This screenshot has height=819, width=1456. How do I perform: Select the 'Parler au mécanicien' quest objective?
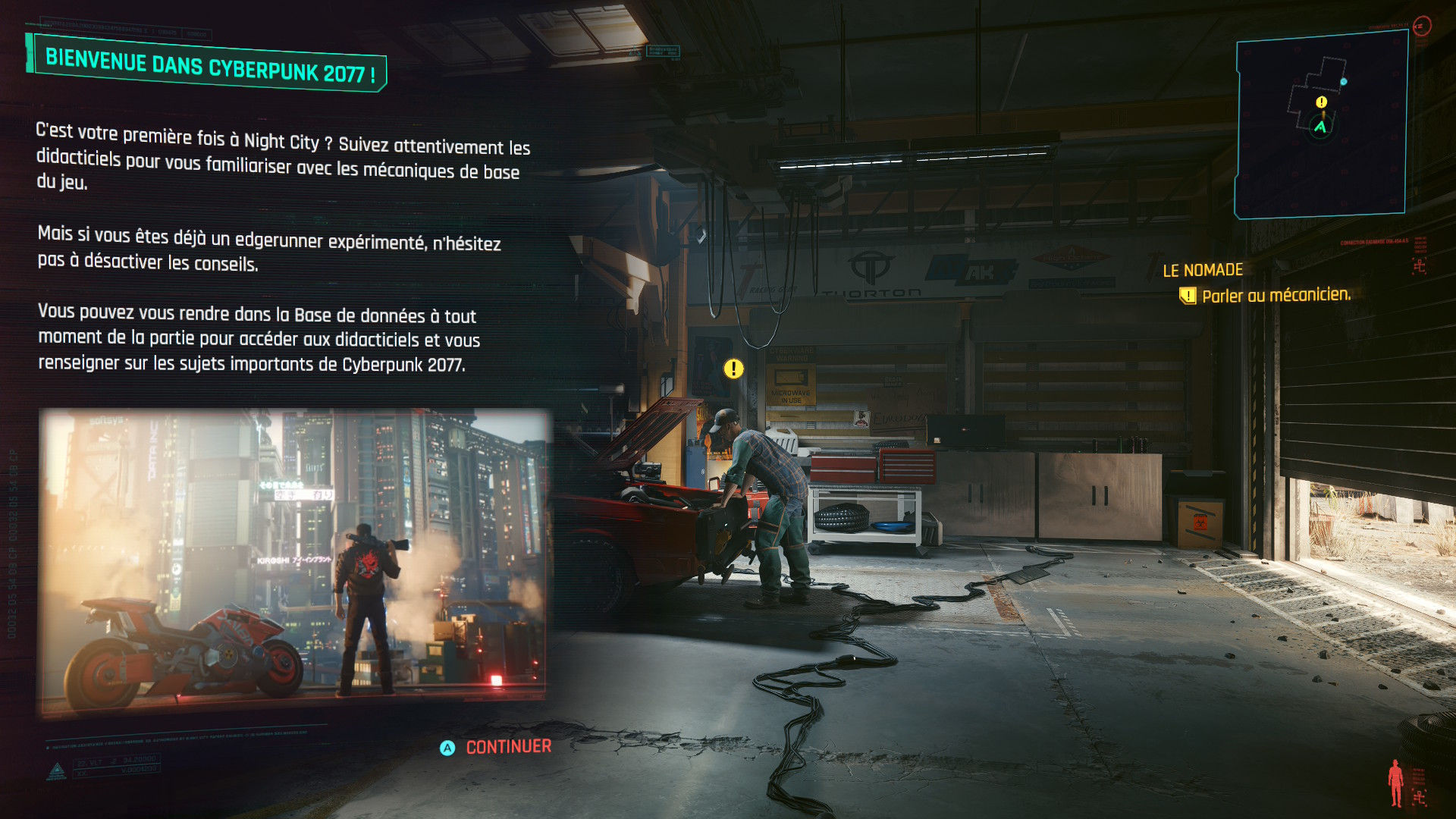pos(1276,295)
